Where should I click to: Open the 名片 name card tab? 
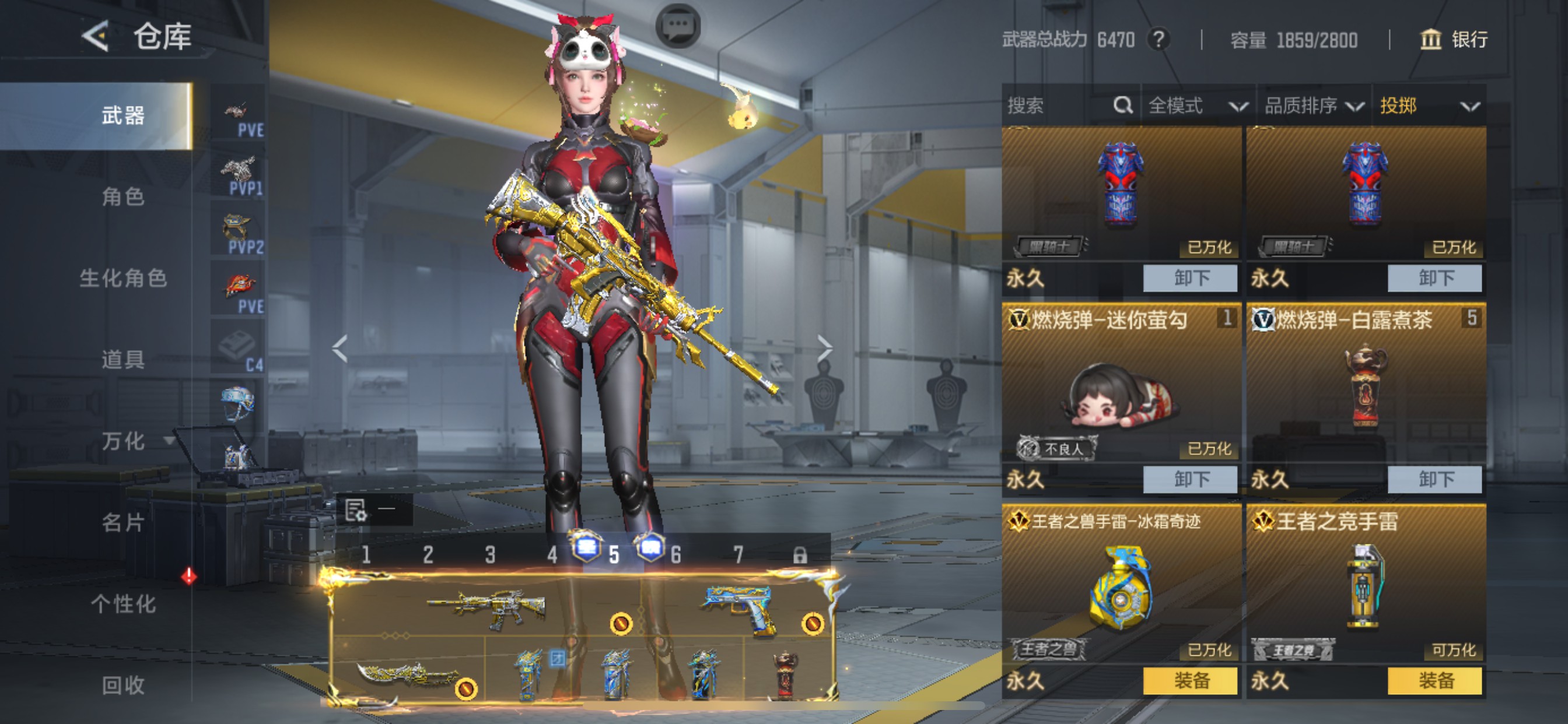(123, 523)
